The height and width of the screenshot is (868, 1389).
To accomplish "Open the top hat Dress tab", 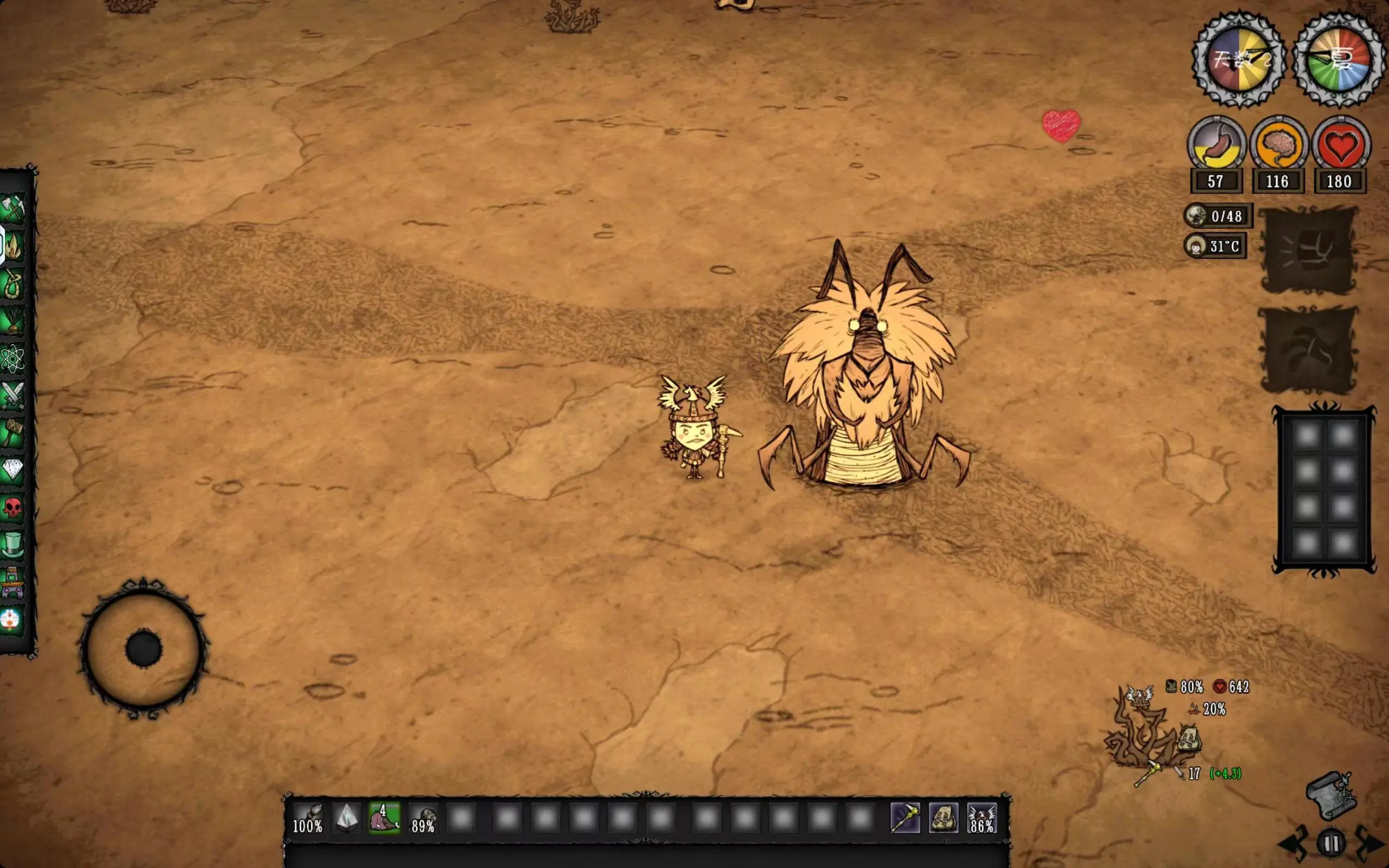I will coord(12,544).
